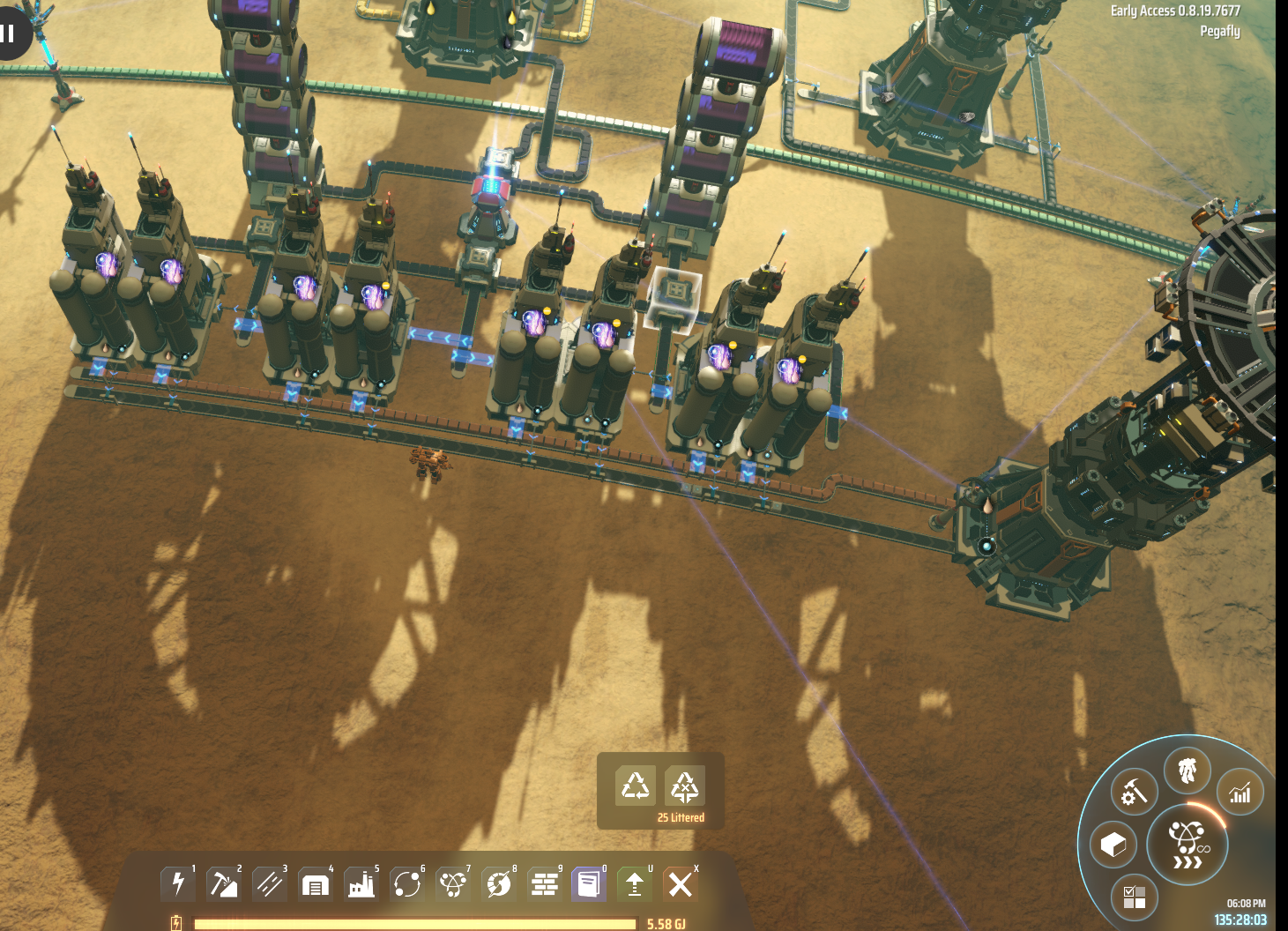This screenshot has height=931, width=1288.
Task: Activate the upgrade arrow tool
Action: tap(635, 883)
